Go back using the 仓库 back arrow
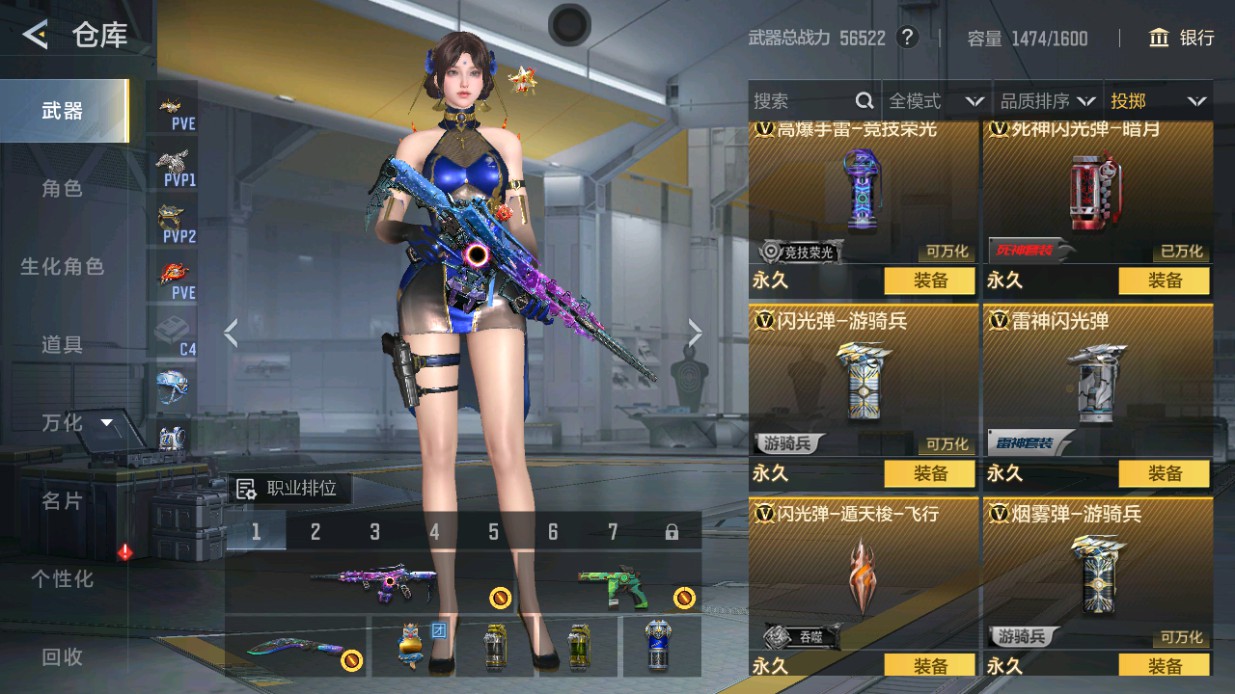The image size is (1235, 694). pos(36,36)
